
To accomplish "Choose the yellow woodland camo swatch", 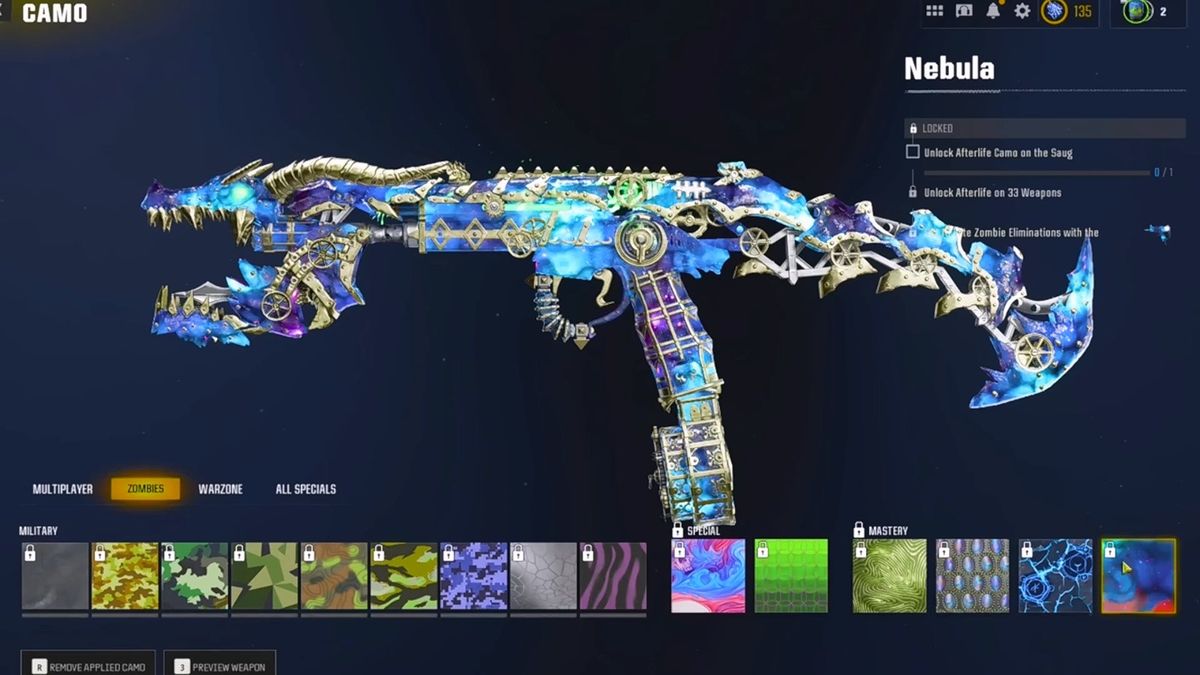I will click(125, 576).
